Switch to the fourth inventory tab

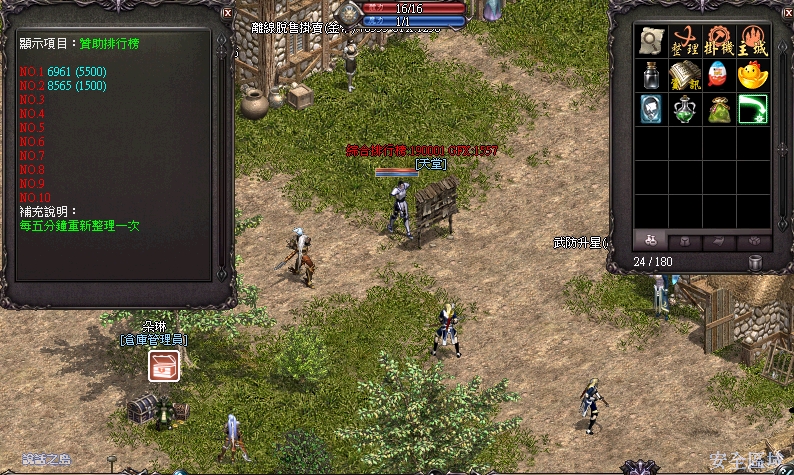point(753,240)
